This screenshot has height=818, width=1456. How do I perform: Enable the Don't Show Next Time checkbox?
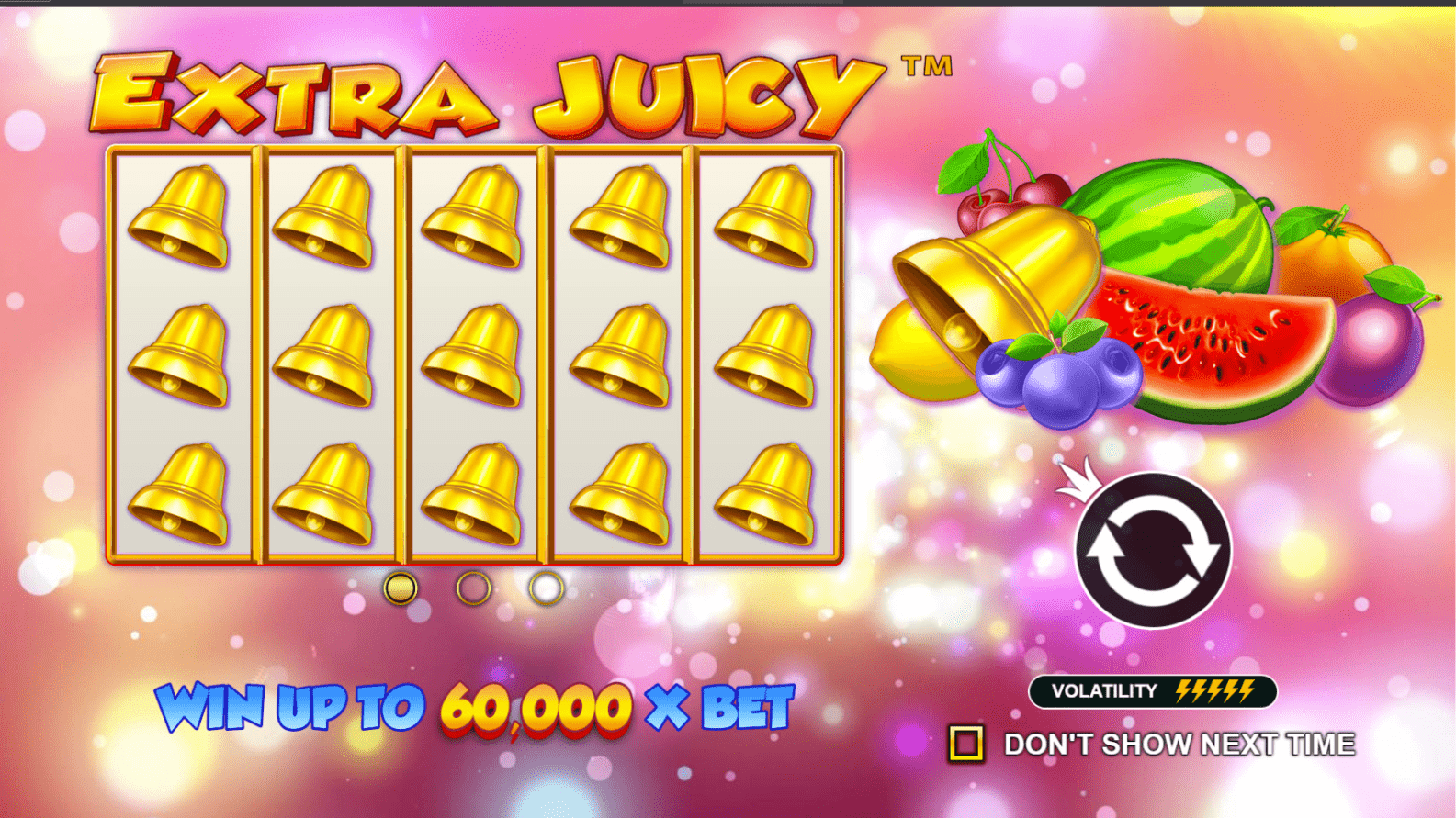coord(969,739)
